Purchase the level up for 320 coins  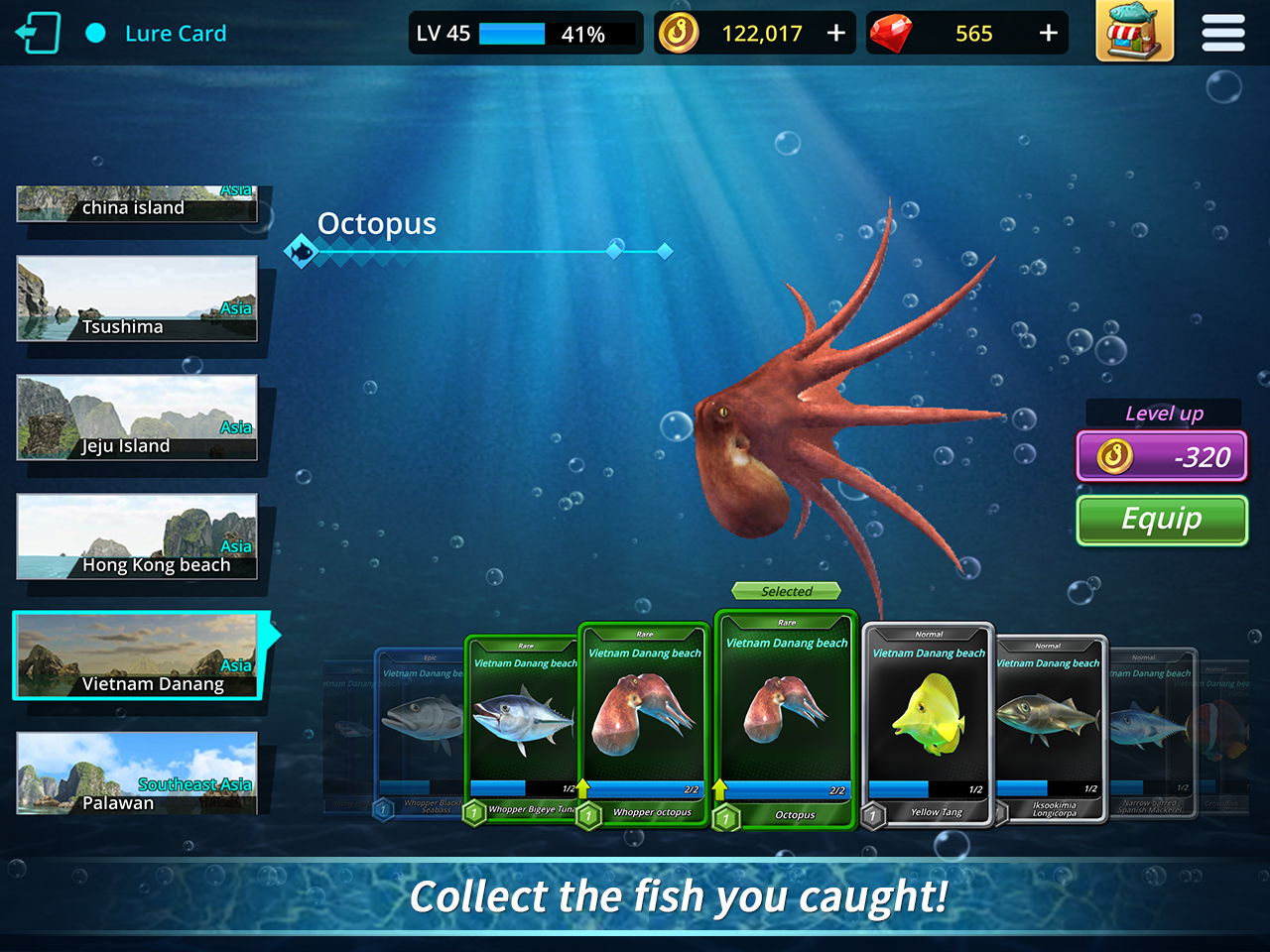[x=1162, y=456]
